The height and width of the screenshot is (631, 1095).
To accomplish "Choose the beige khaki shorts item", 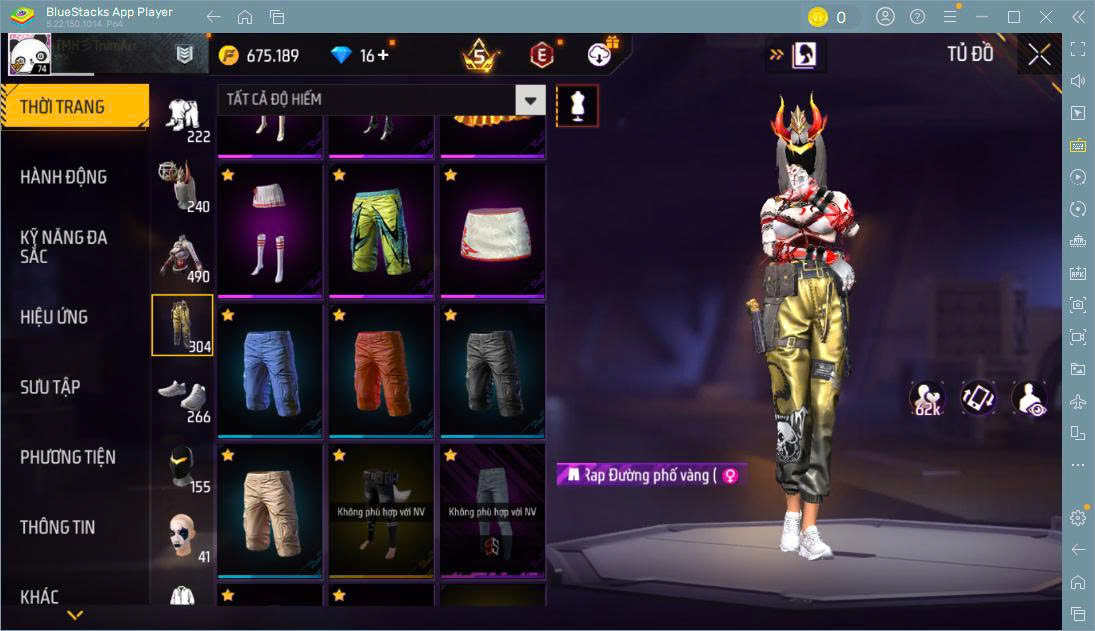I will coord(269,510).
